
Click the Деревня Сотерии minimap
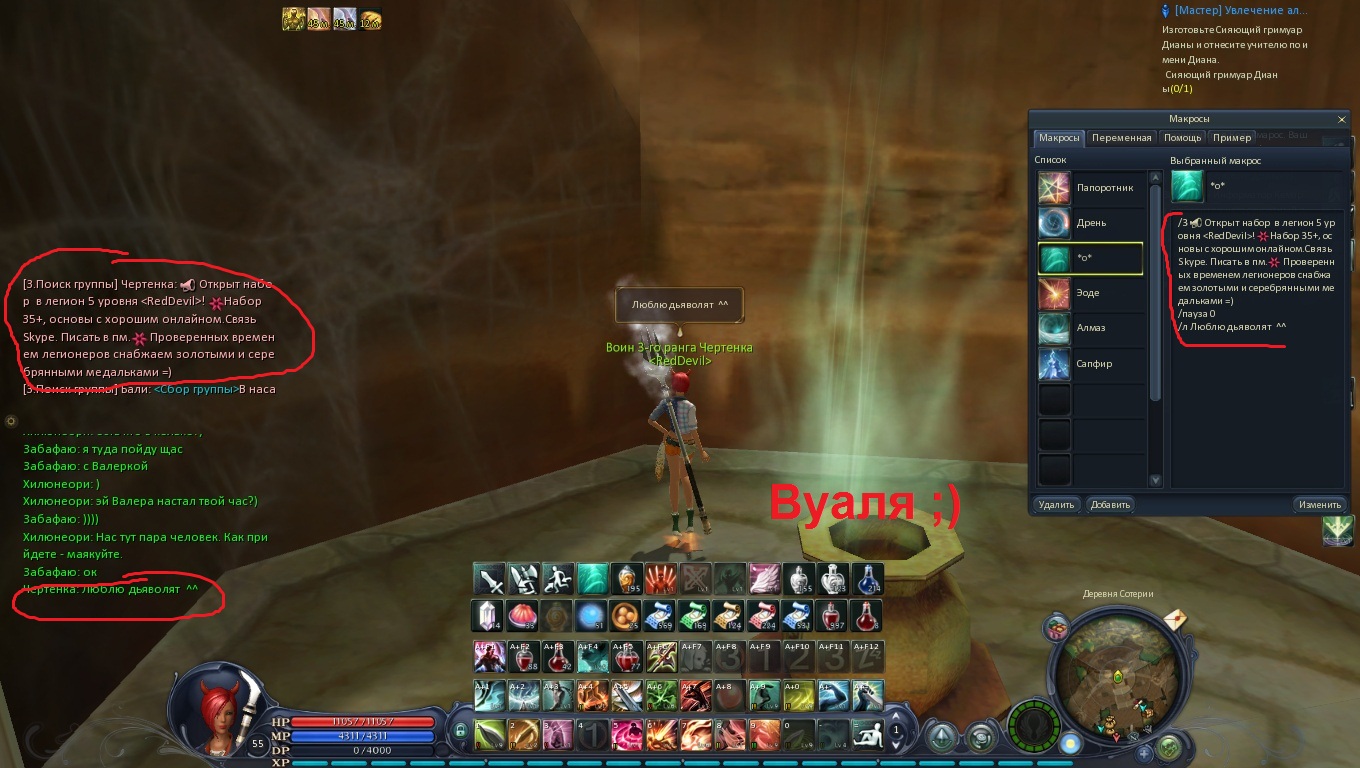1118,676
